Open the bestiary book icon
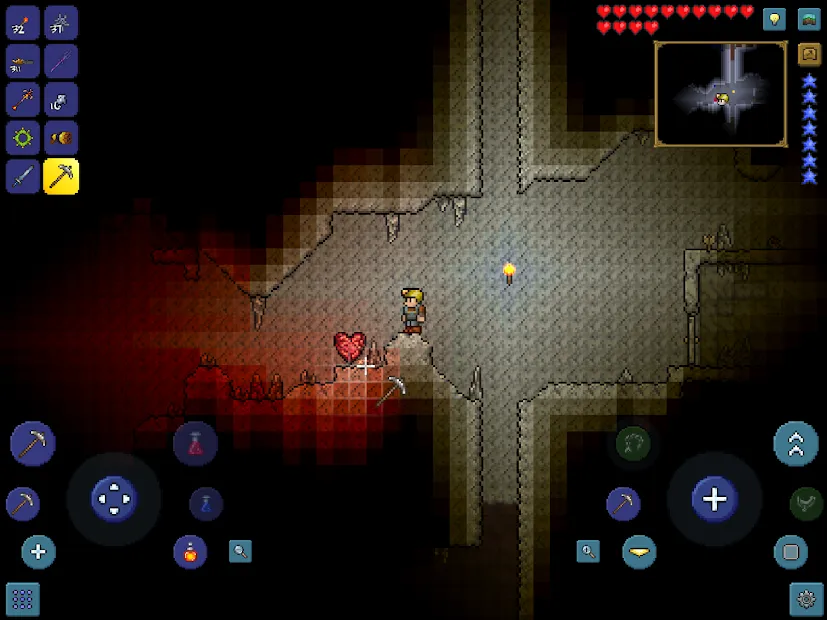Viewport: 827px width, 620px height. pyautogui.click(x=809, y=55)
